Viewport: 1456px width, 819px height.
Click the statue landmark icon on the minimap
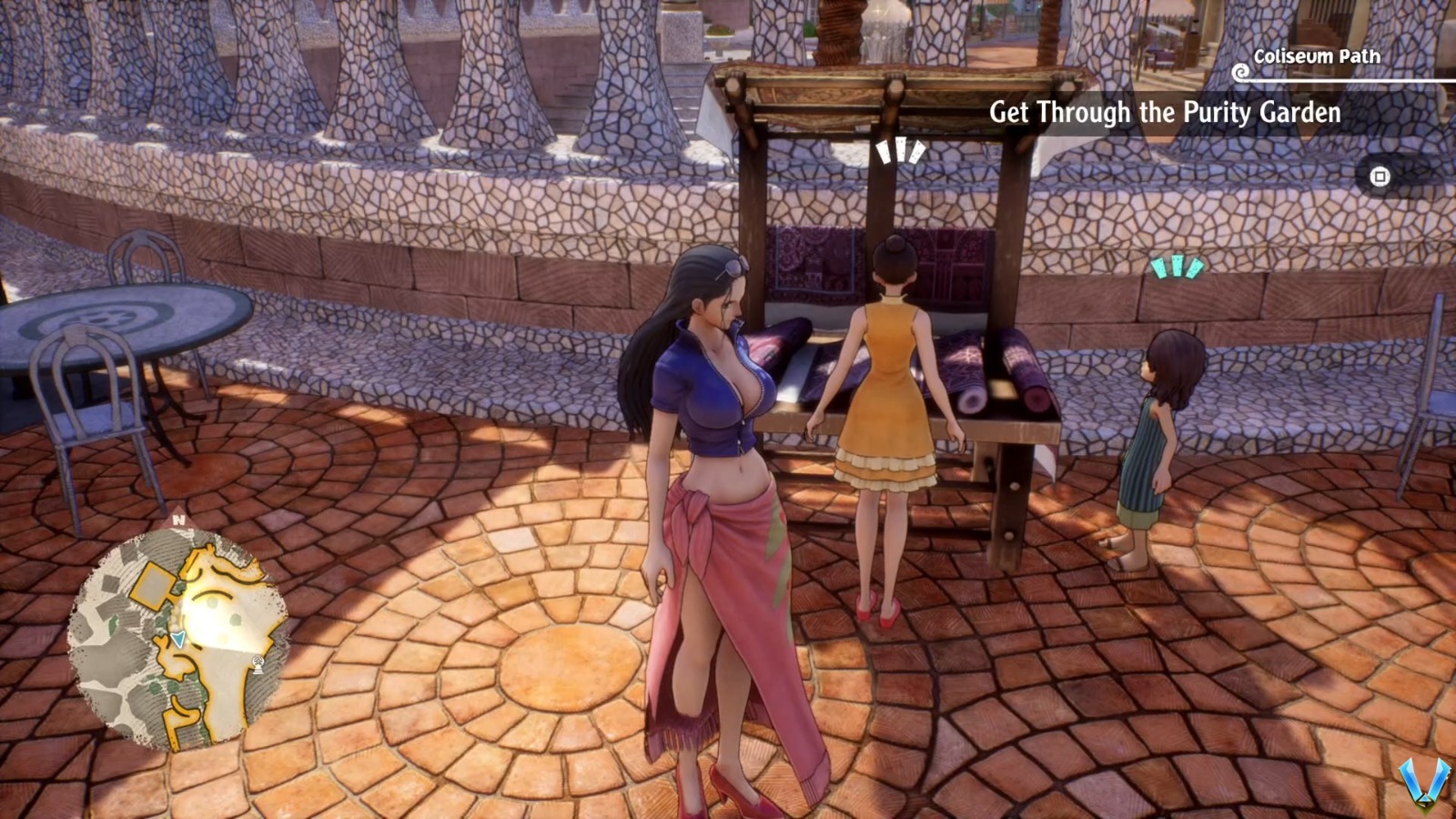(x=259, y=666)
